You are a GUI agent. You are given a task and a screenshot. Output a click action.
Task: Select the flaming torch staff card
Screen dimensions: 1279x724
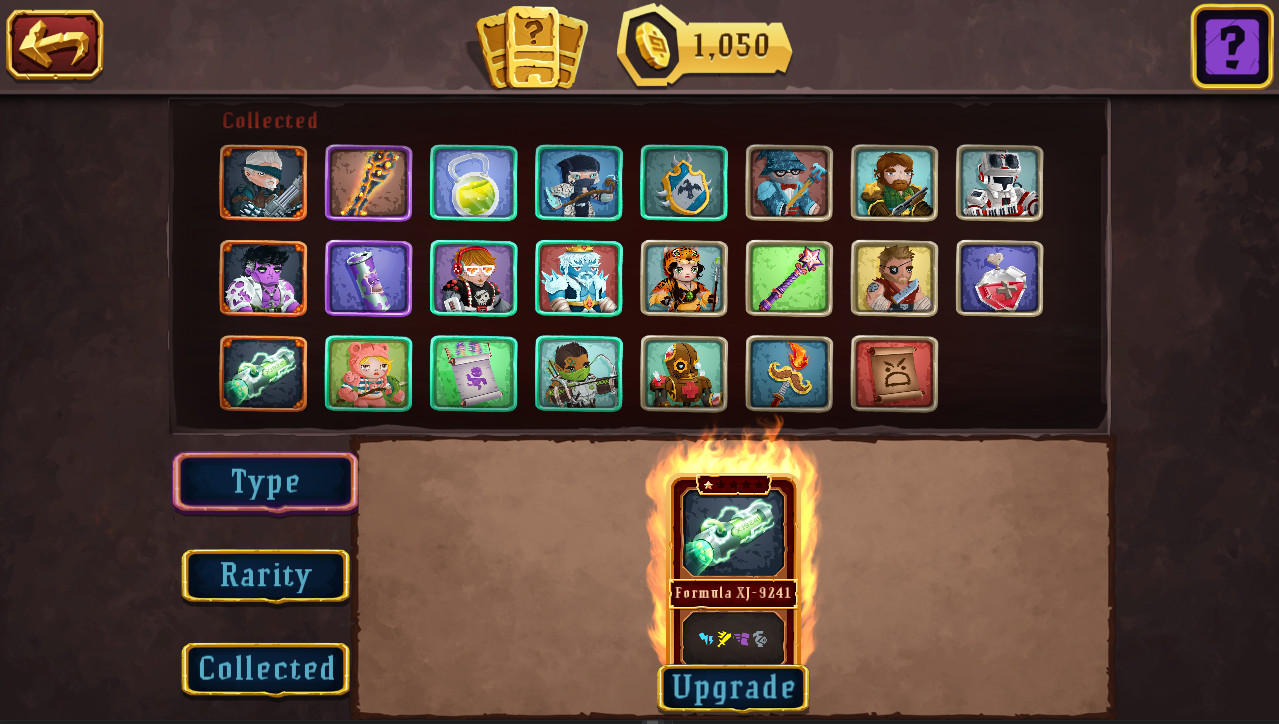click(x=789, y=373)
